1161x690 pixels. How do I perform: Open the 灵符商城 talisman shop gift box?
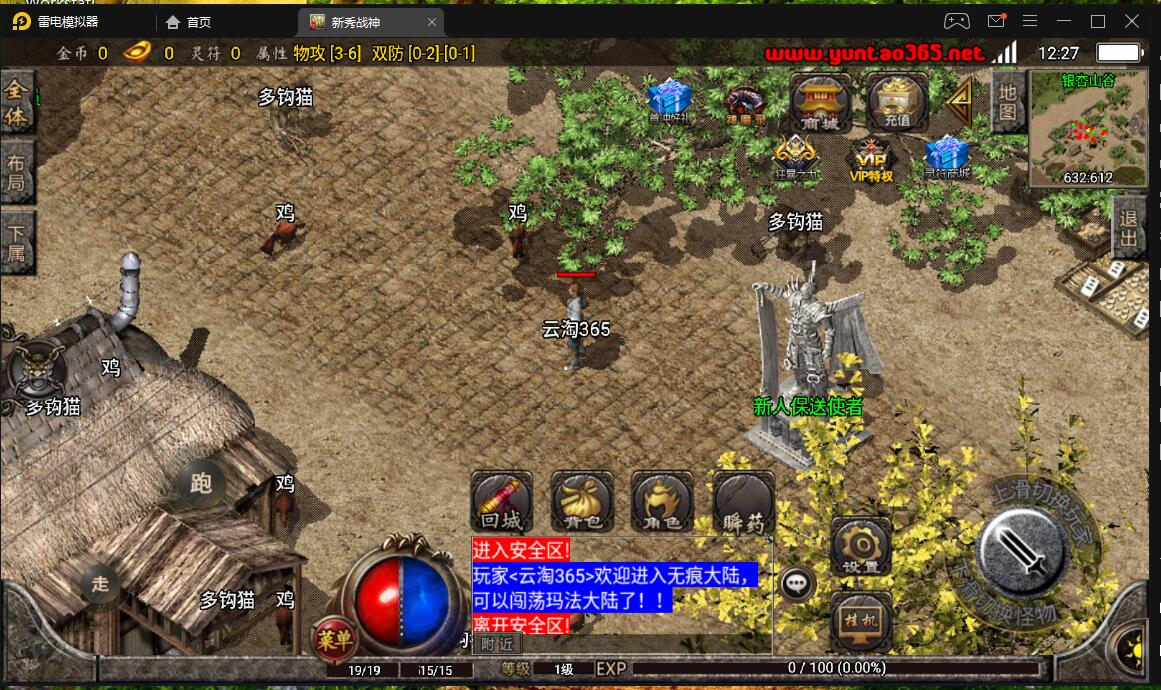[946, 160]
